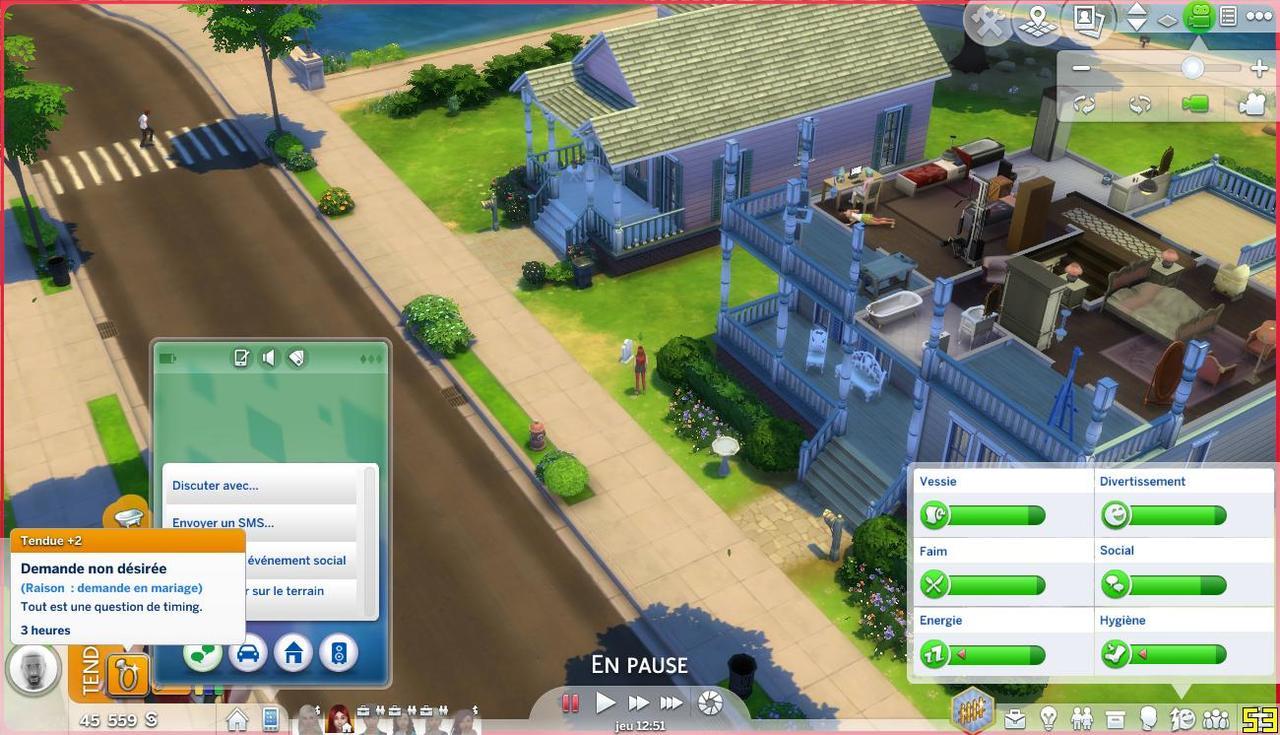The height and width of the screenshot is (735, 1280).
Task: Click the play button at normal speed
Action: (x=605, y=703)
